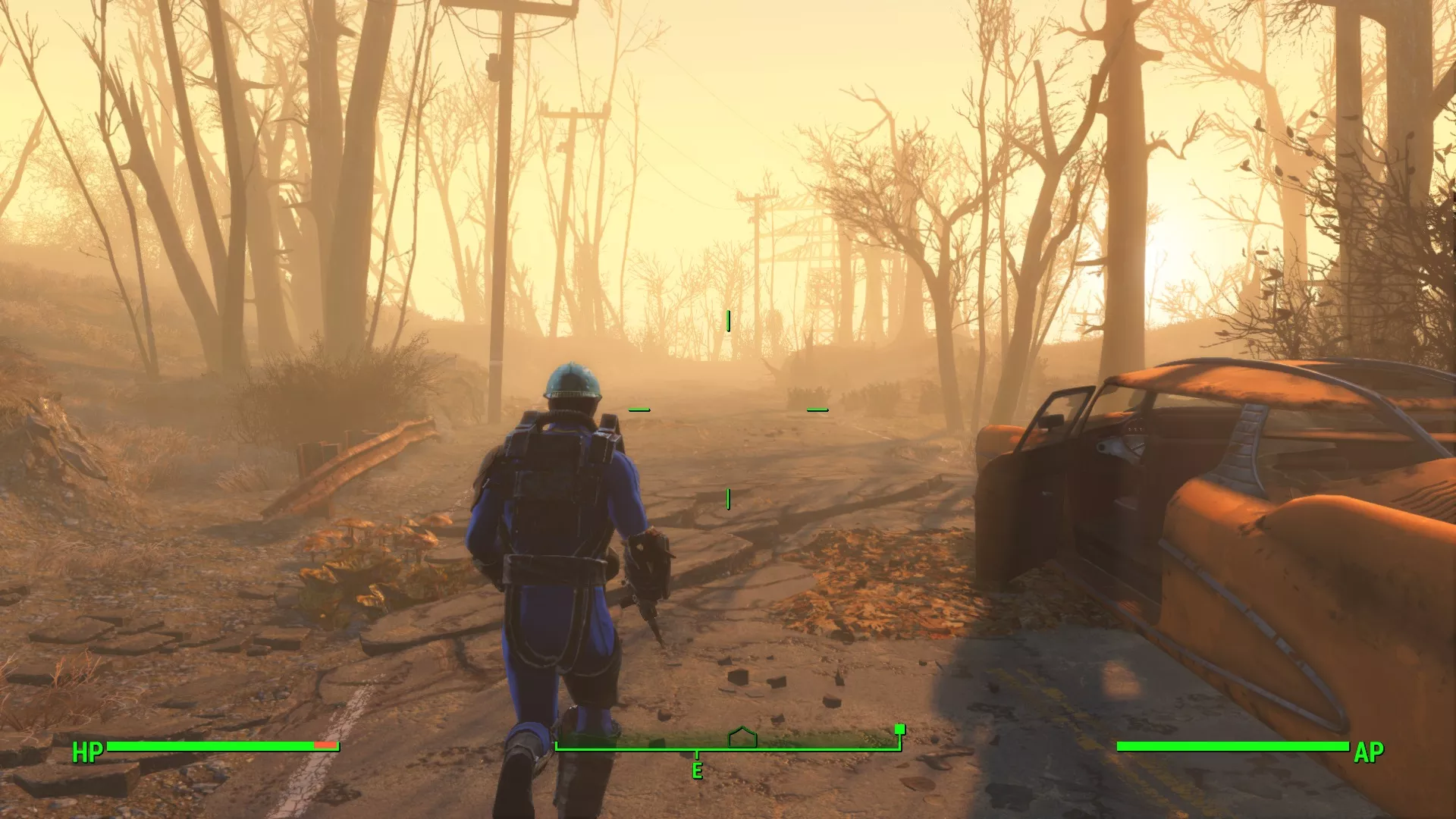Screen dimensions: 1456x819
Task: Click the center crosshair tick mark
Action: pyautogui.click(x=727, y=498)
